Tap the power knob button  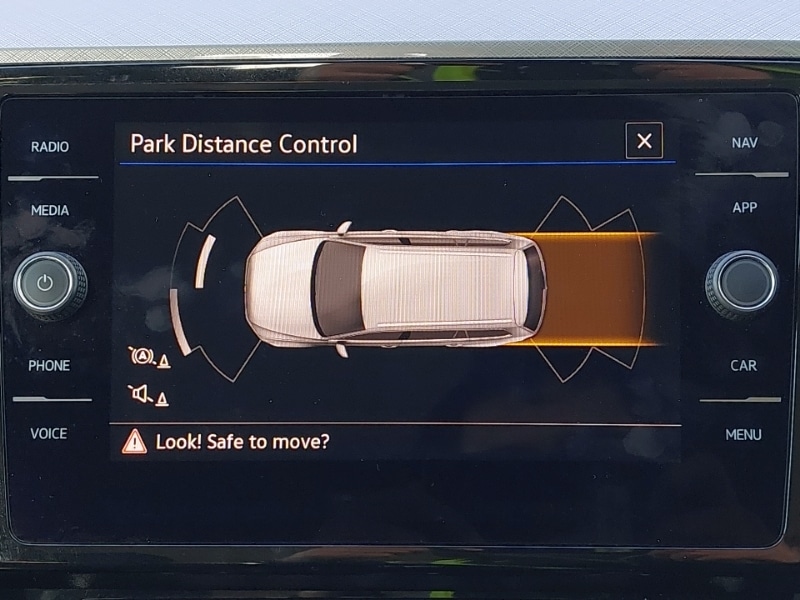tap(45, 285)
